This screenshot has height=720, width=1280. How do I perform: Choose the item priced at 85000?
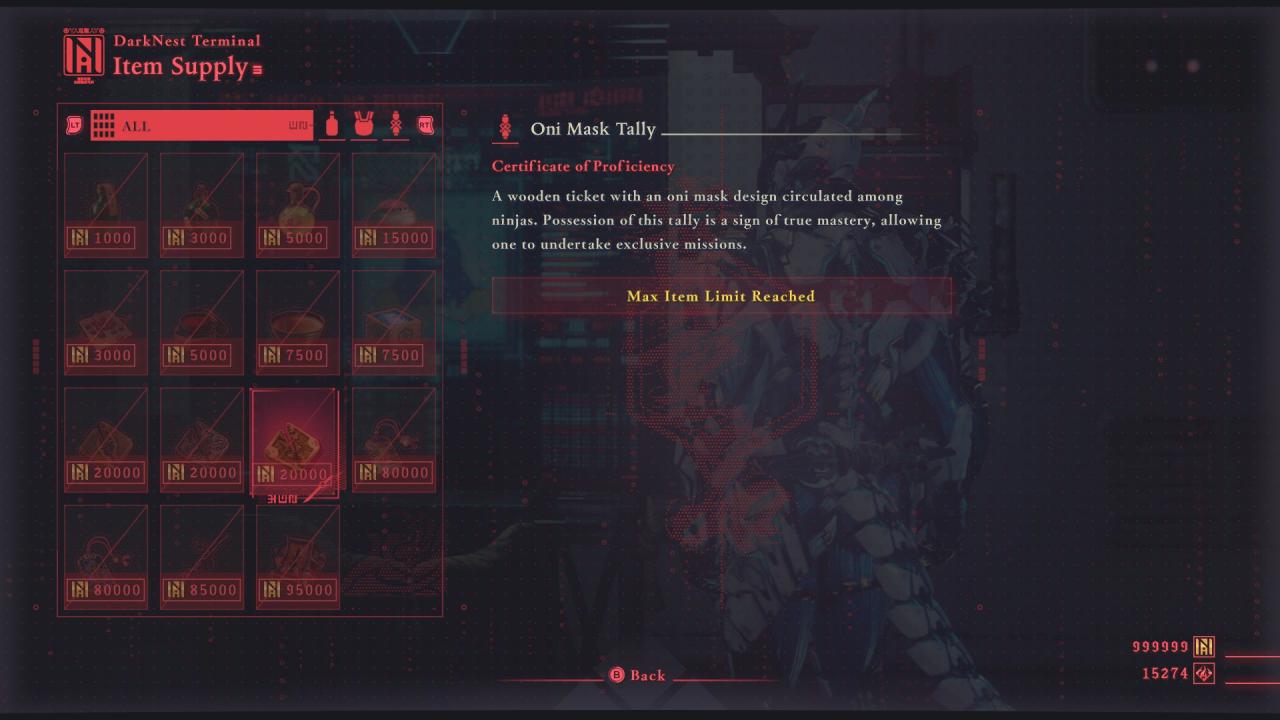(202, 557)
